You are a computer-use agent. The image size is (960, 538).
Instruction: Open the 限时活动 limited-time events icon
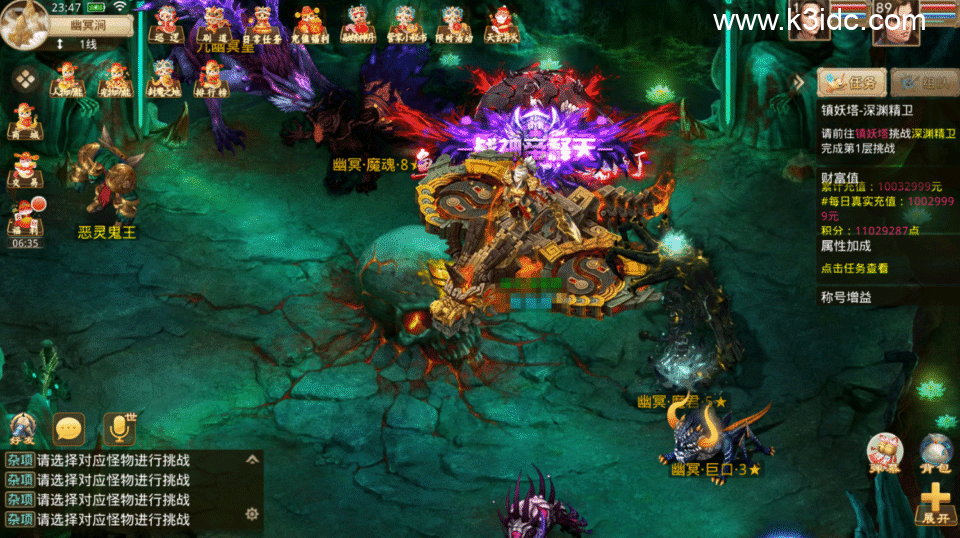(x=455, y=23)
